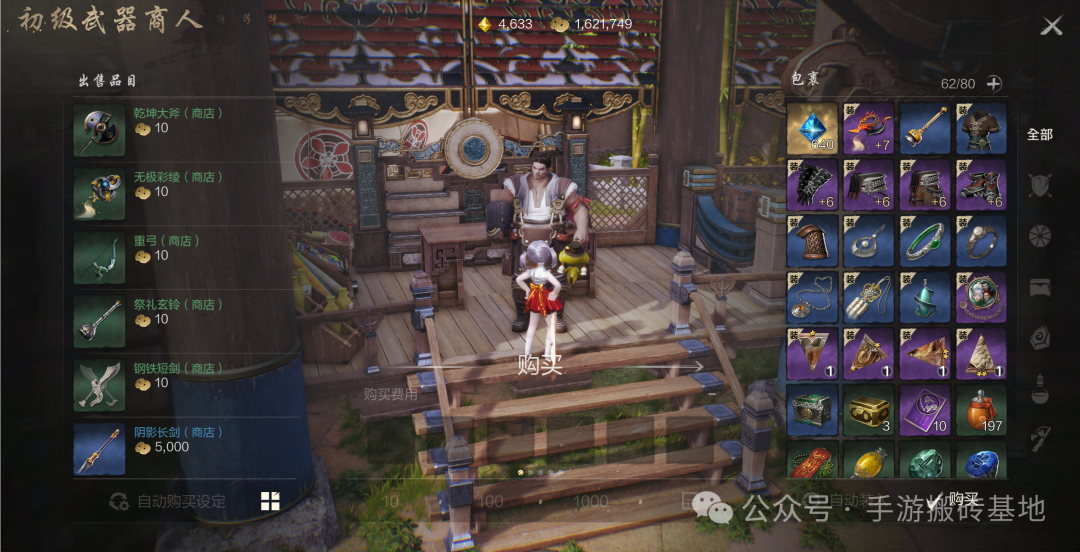
Task: Choose the gold chest stack of 3
Action: click(868, 411)
